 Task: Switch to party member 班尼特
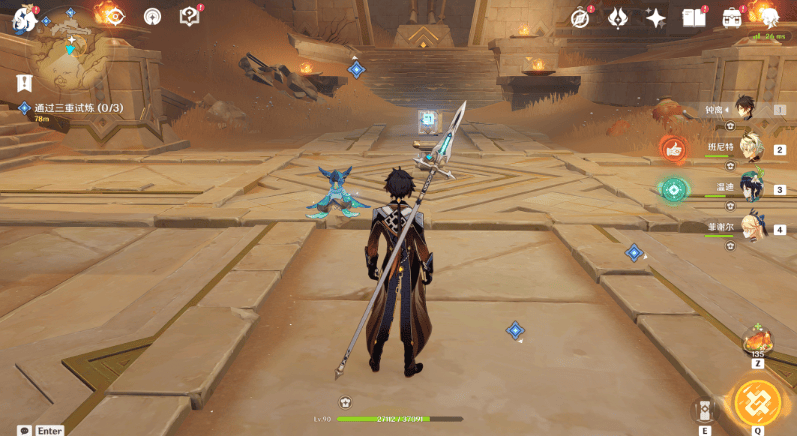click(749, 147)
